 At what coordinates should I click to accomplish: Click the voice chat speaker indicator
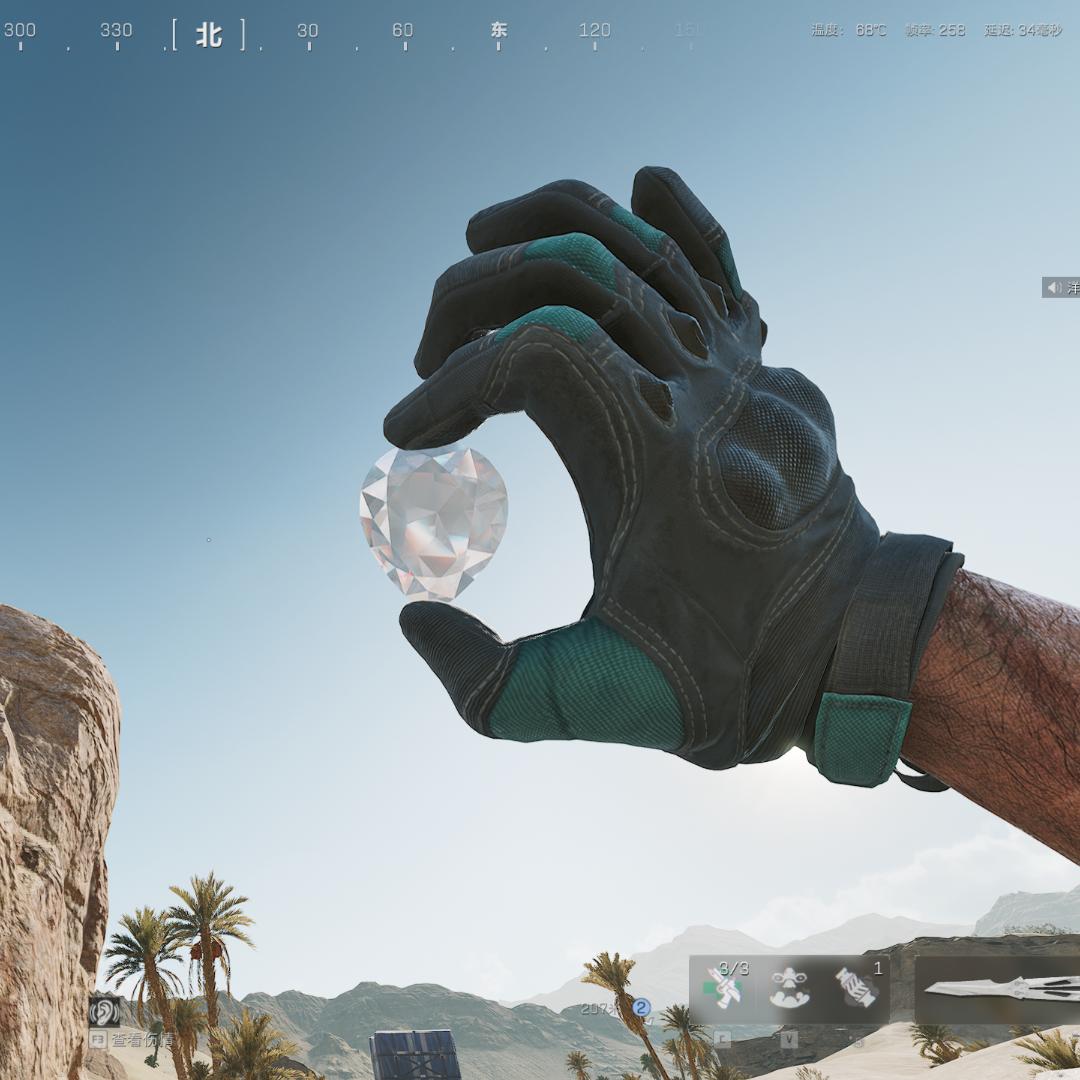pyautogui.click(x=1054, y=288)
